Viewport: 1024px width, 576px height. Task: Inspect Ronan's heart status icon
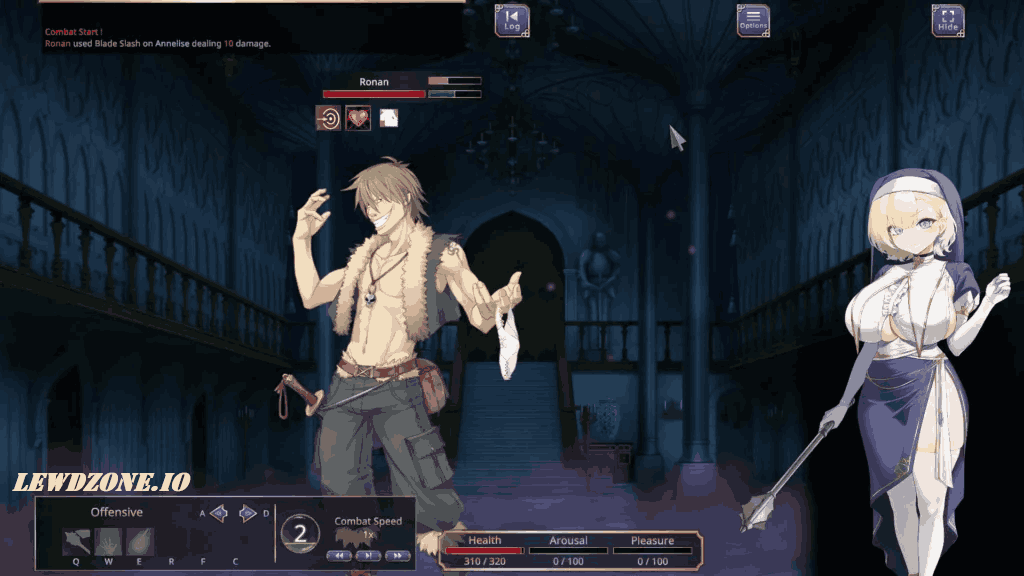point(358,118)
